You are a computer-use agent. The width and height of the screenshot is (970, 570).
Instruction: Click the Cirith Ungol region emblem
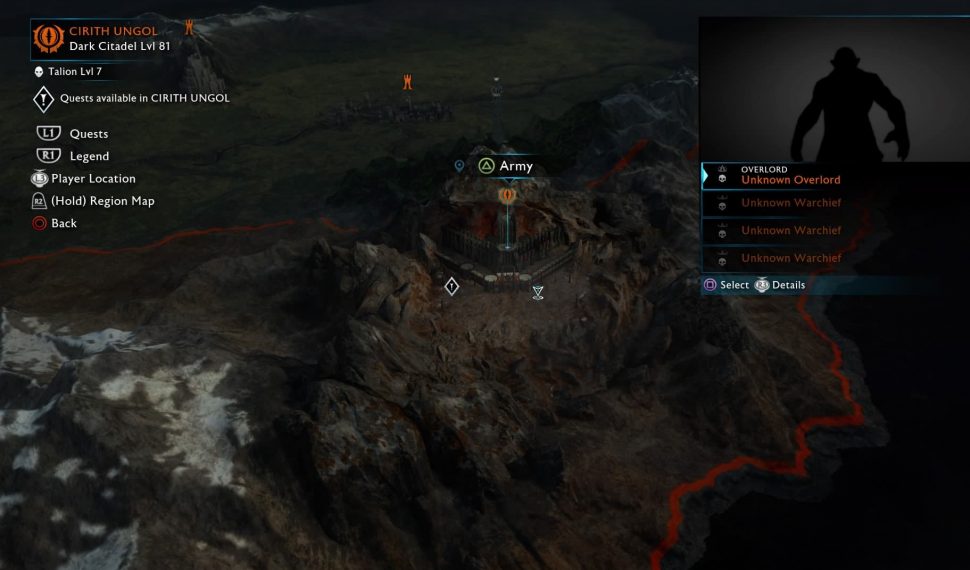pos(48,38)
